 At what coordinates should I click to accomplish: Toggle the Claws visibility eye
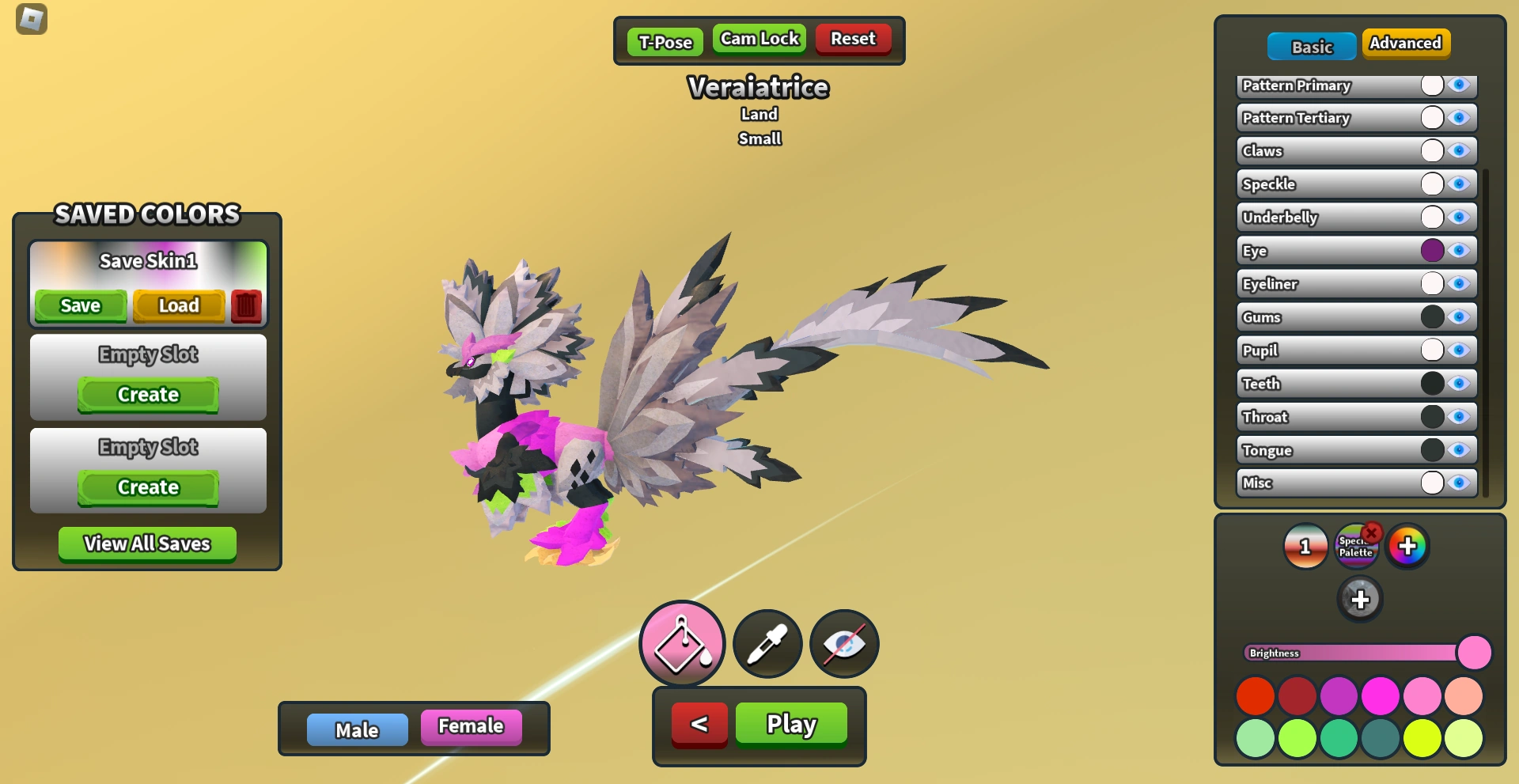pos(1460,150)
